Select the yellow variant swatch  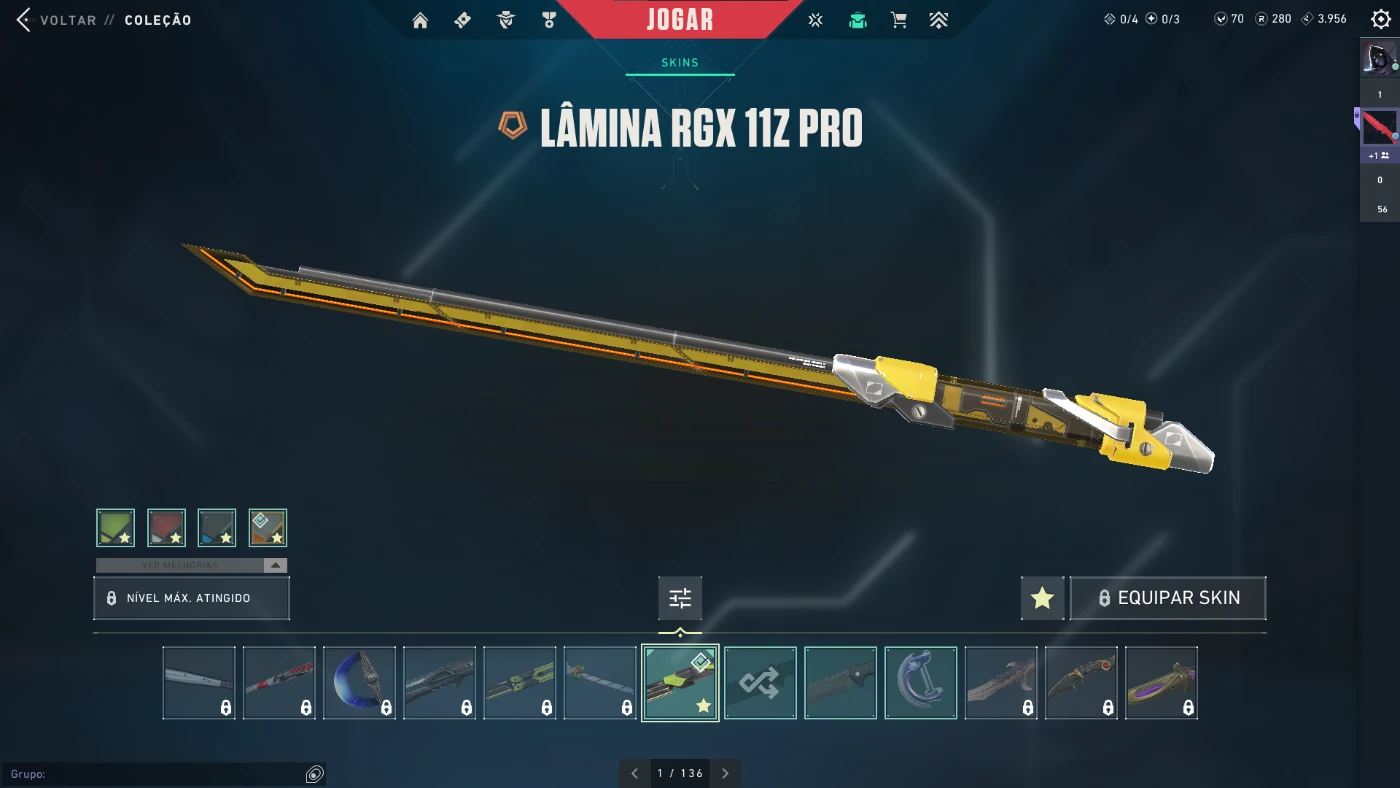click(268, 528)
